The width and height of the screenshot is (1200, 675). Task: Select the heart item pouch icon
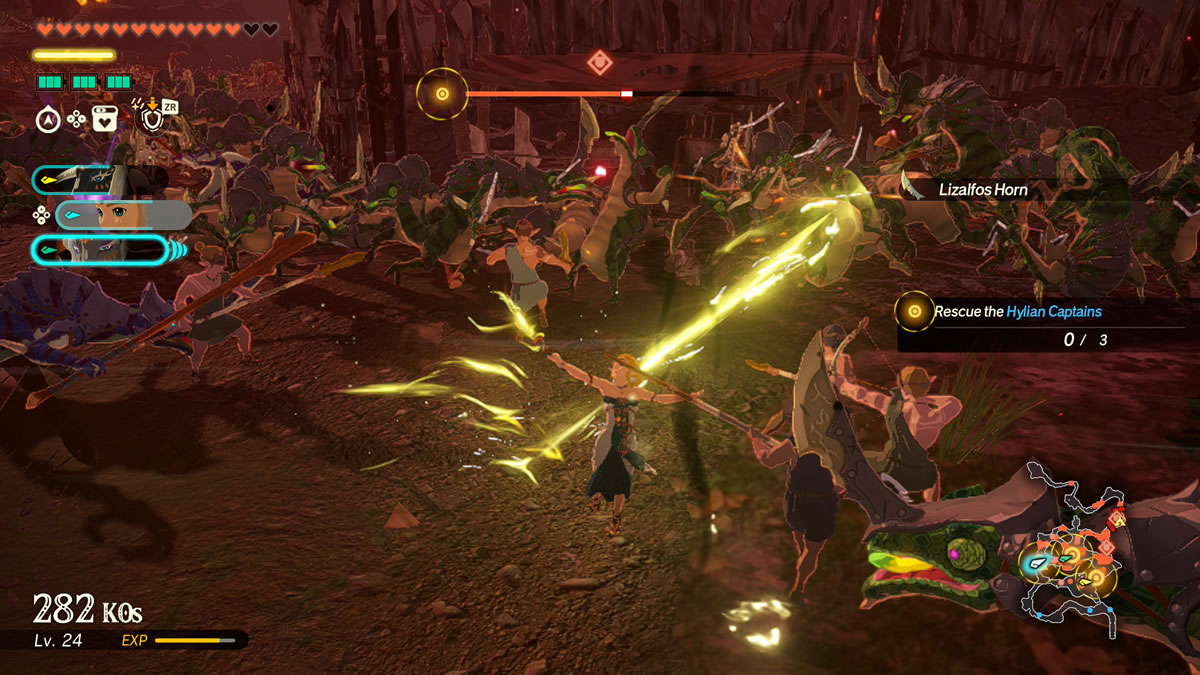tap(105, 119)
